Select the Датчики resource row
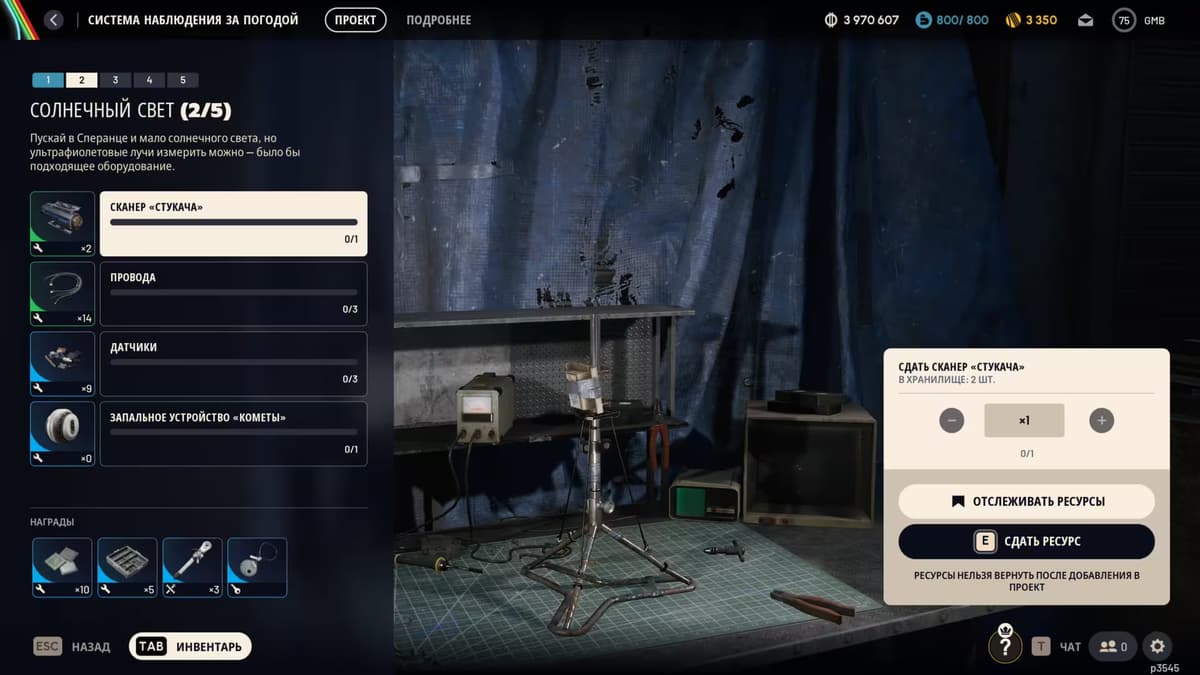Screen dimensions: 1200x675 click(233, 364)
